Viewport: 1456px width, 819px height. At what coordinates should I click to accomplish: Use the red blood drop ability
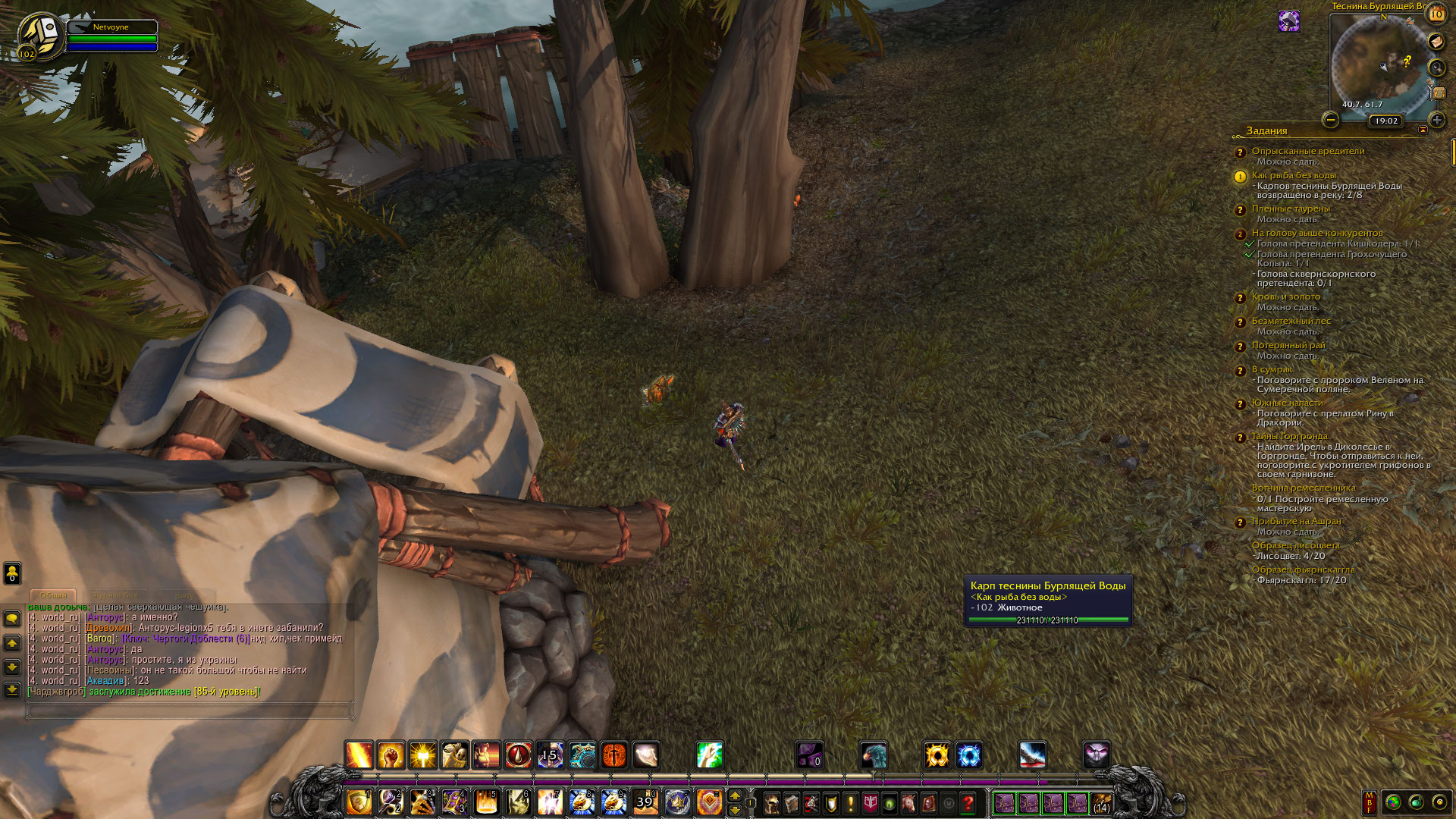click(x=519, y=755)
